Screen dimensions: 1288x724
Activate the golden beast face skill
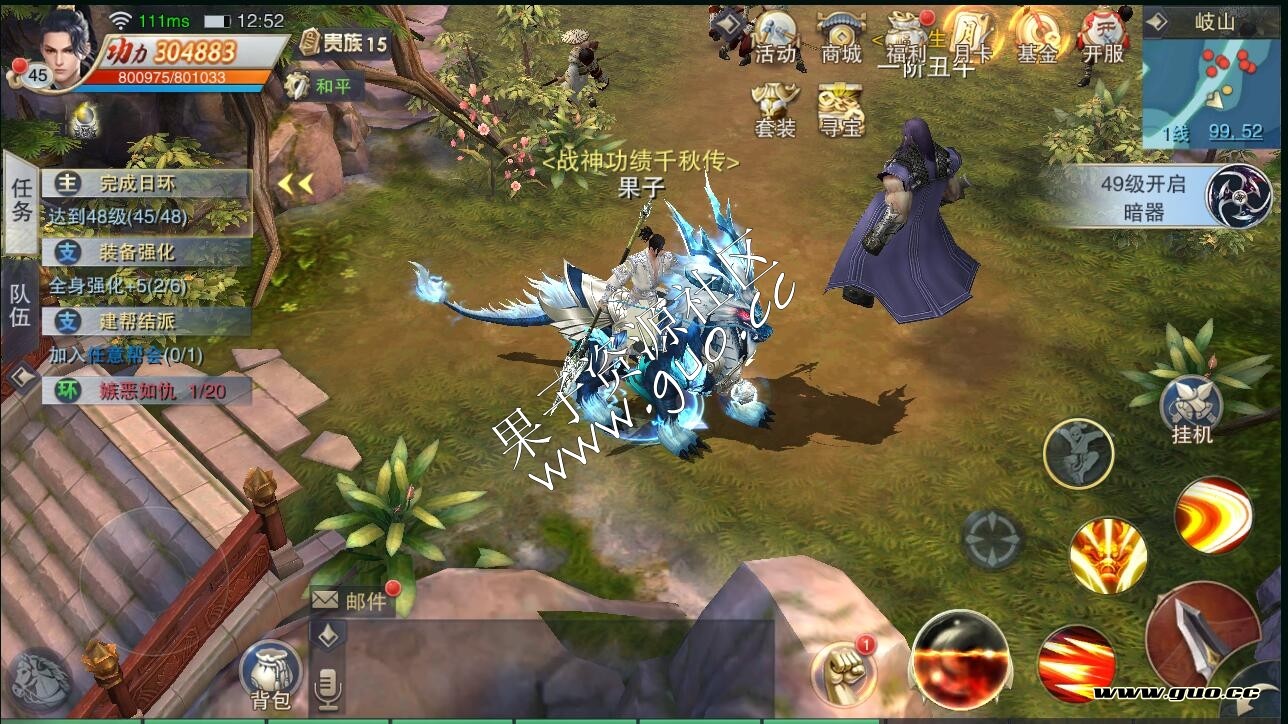coord(1107,555)
